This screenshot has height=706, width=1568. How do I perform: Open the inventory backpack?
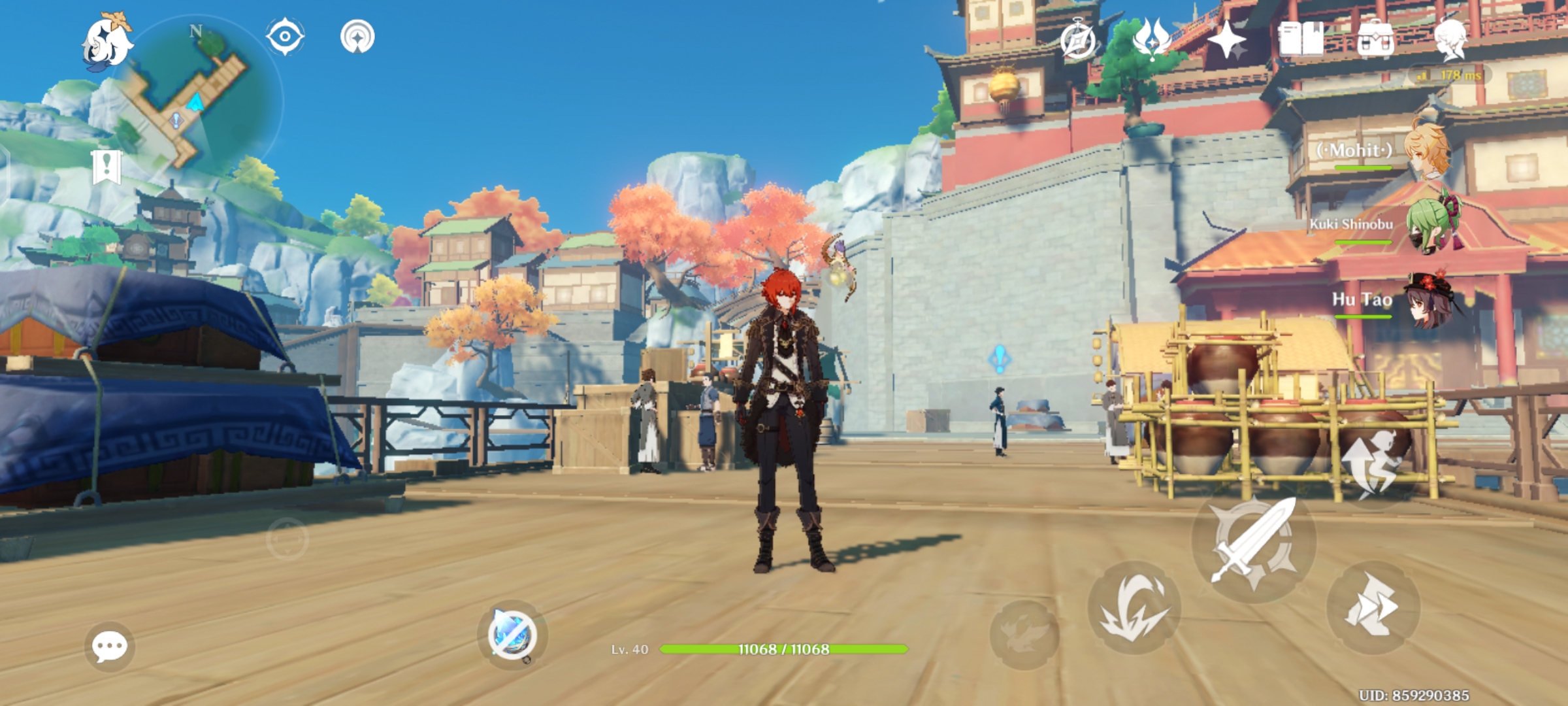[x=1375, y=41]
